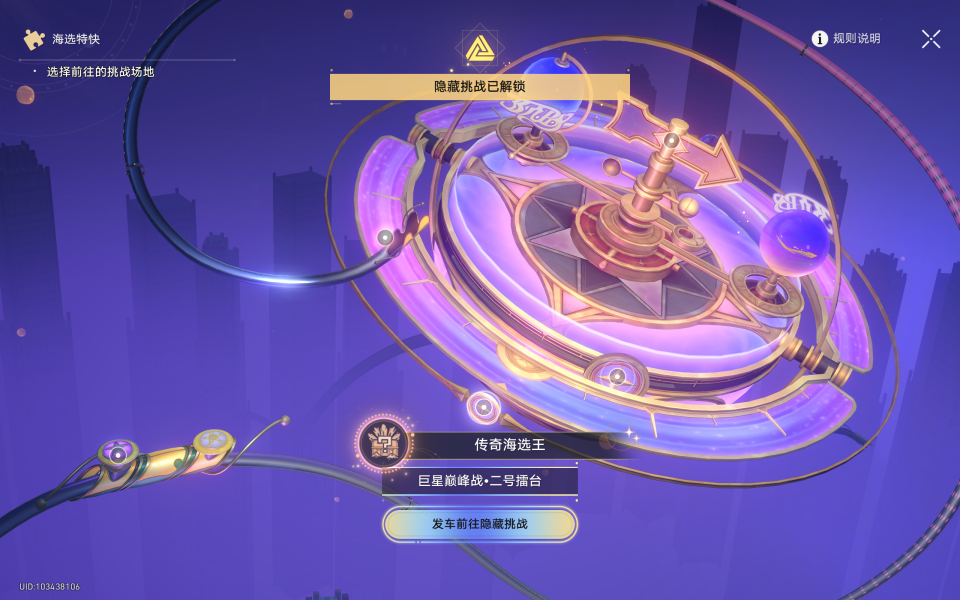Click 发车前往隐藏挑战 button
Screen dimensions: 960x600
(480, 524)
